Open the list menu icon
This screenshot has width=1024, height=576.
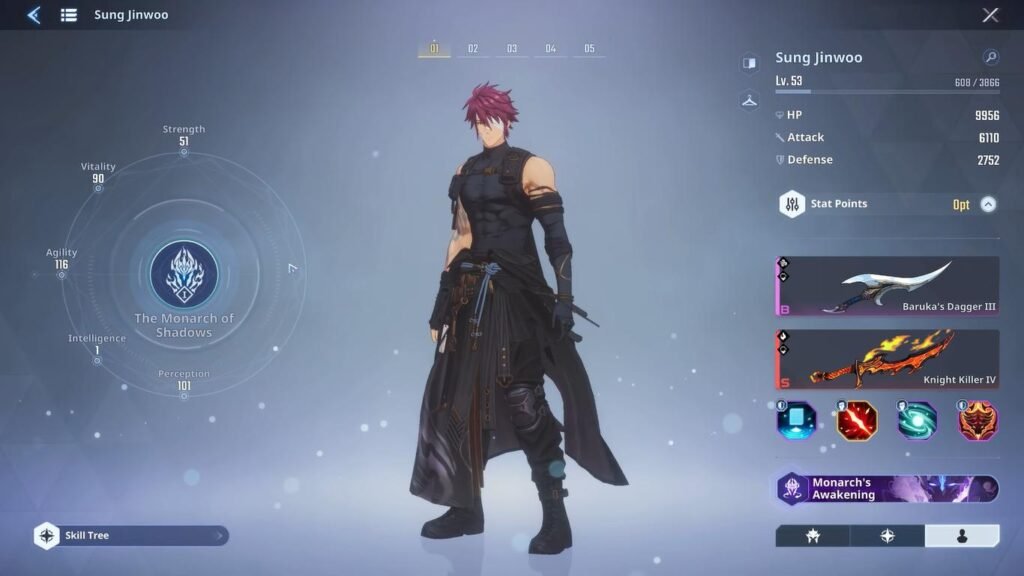69,15
